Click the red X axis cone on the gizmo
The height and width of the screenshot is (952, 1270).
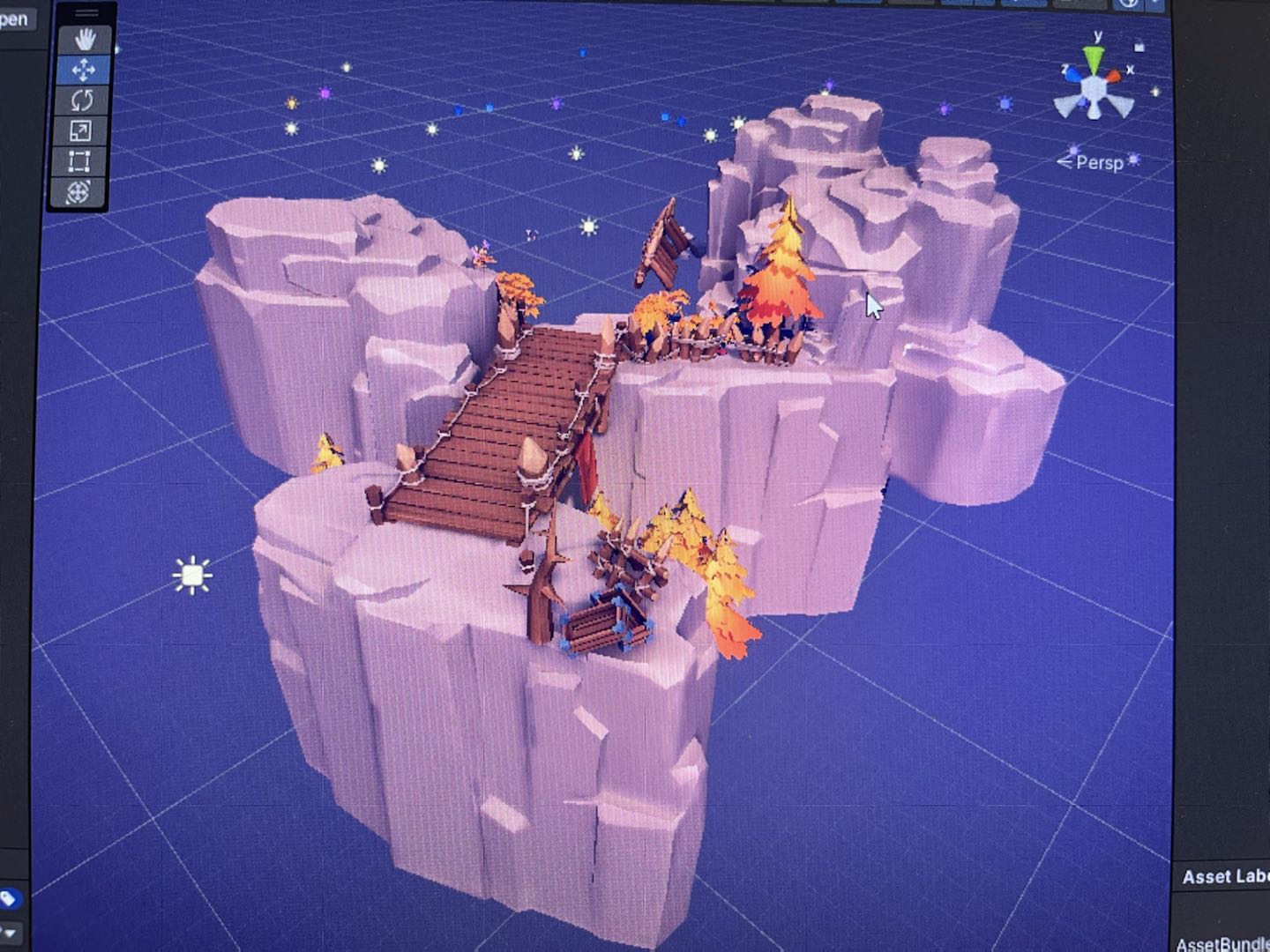coord(1114,77)
